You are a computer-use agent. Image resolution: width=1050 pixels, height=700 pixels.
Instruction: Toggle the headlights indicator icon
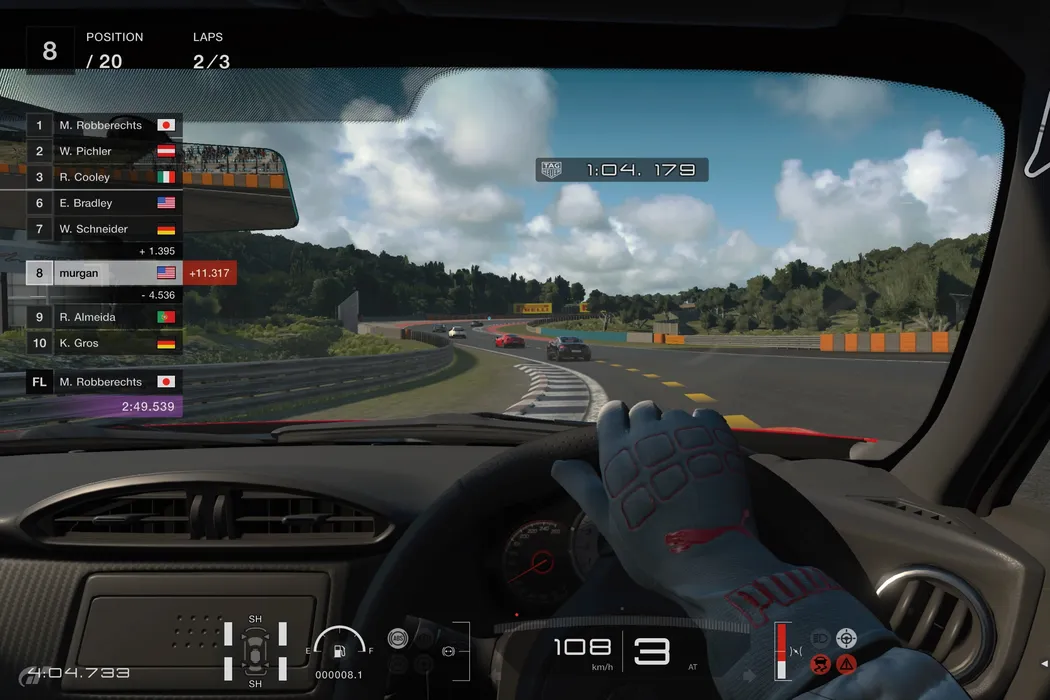tap(820, 636)
